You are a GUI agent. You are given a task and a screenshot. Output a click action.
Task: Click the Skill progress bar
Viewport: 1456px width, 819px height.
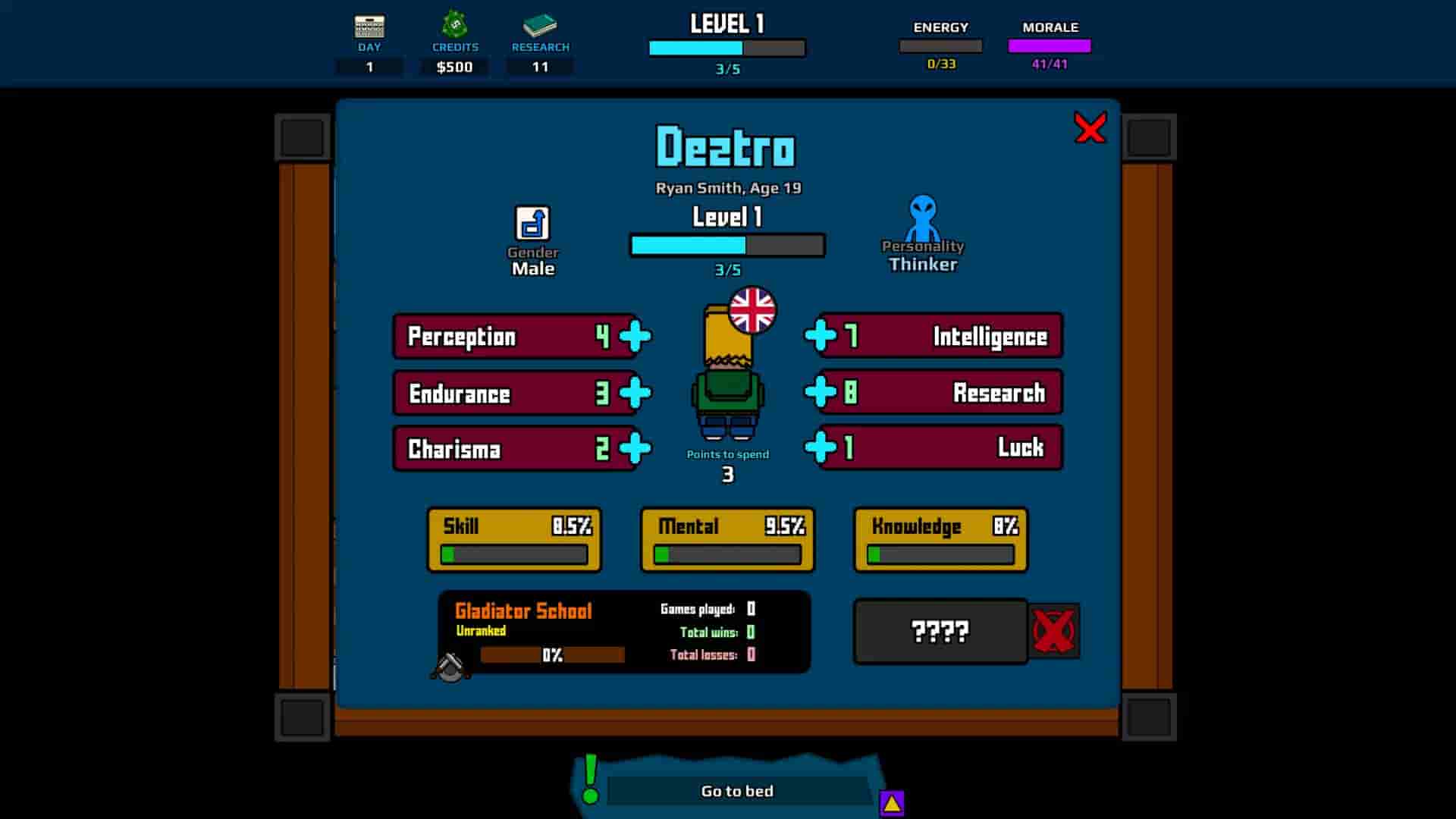[x=514, y=554]
